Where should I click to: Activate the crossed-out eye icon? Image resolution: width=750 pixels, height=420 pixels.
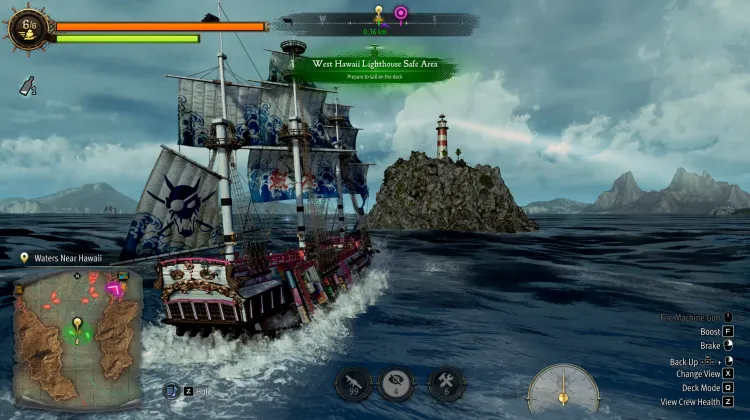(x=397, y=382)
